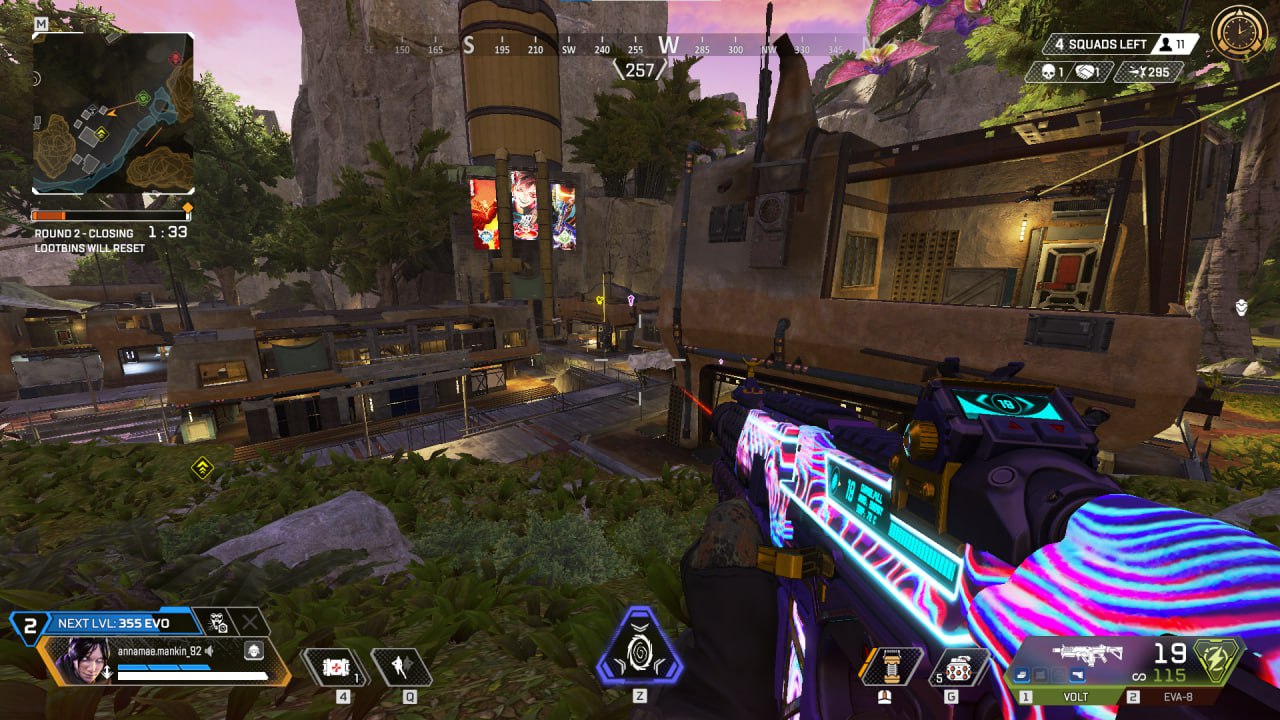Use the medkit healing item slot
Image resolution: width=1280 pixels, height=720 pixels.
coord(331,667)
